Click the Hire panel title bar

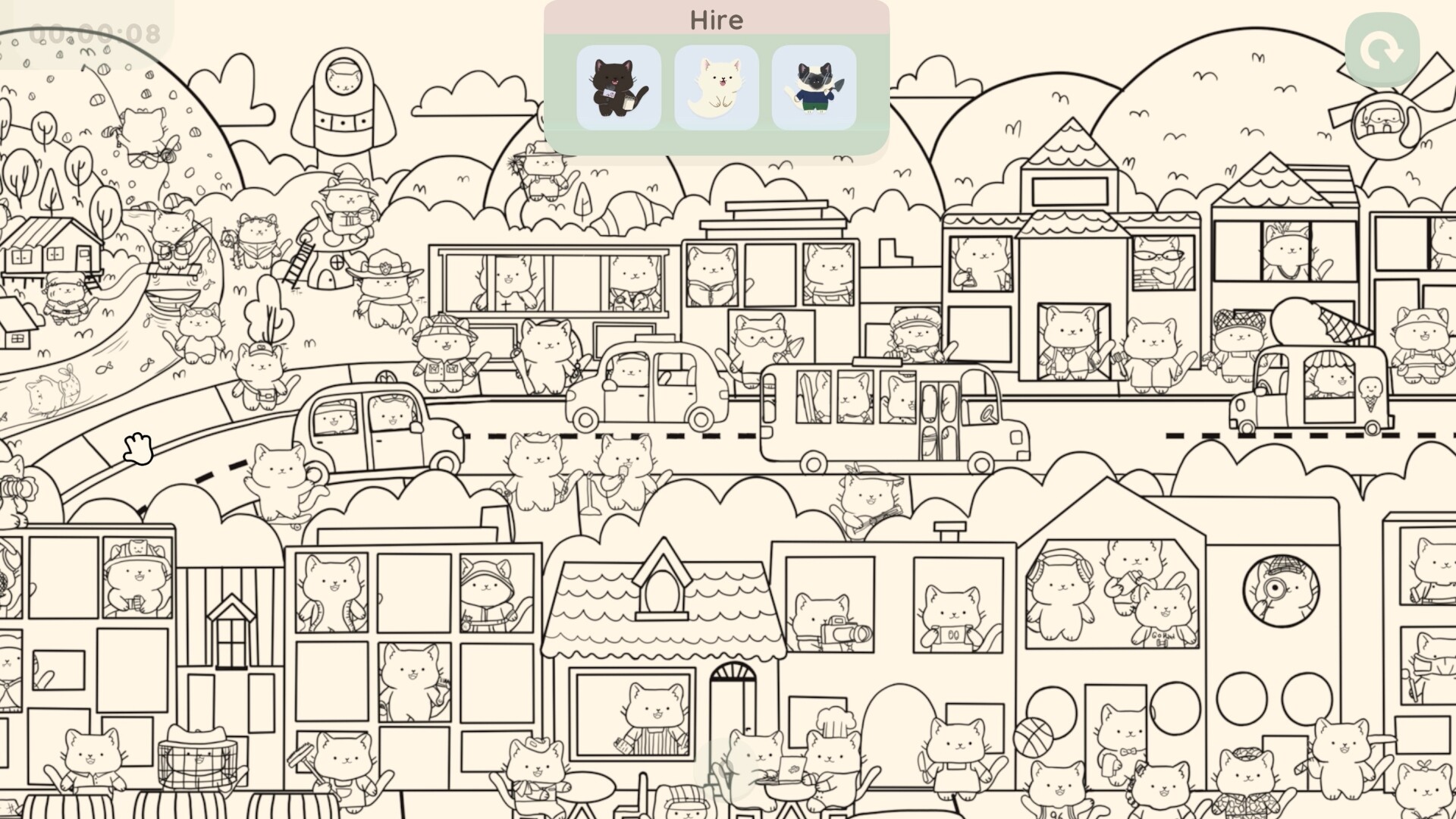(715, 20)
